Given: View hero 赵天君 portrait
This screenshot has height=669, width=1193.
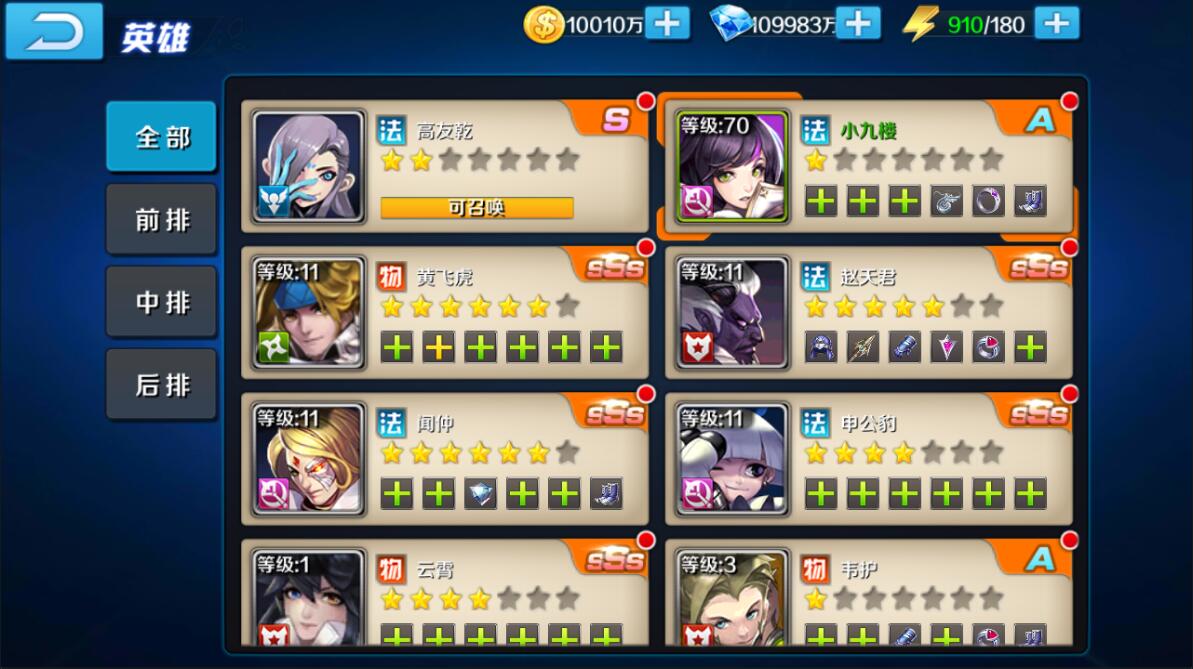Looking at the screenshot, I should tap(731, 313).
